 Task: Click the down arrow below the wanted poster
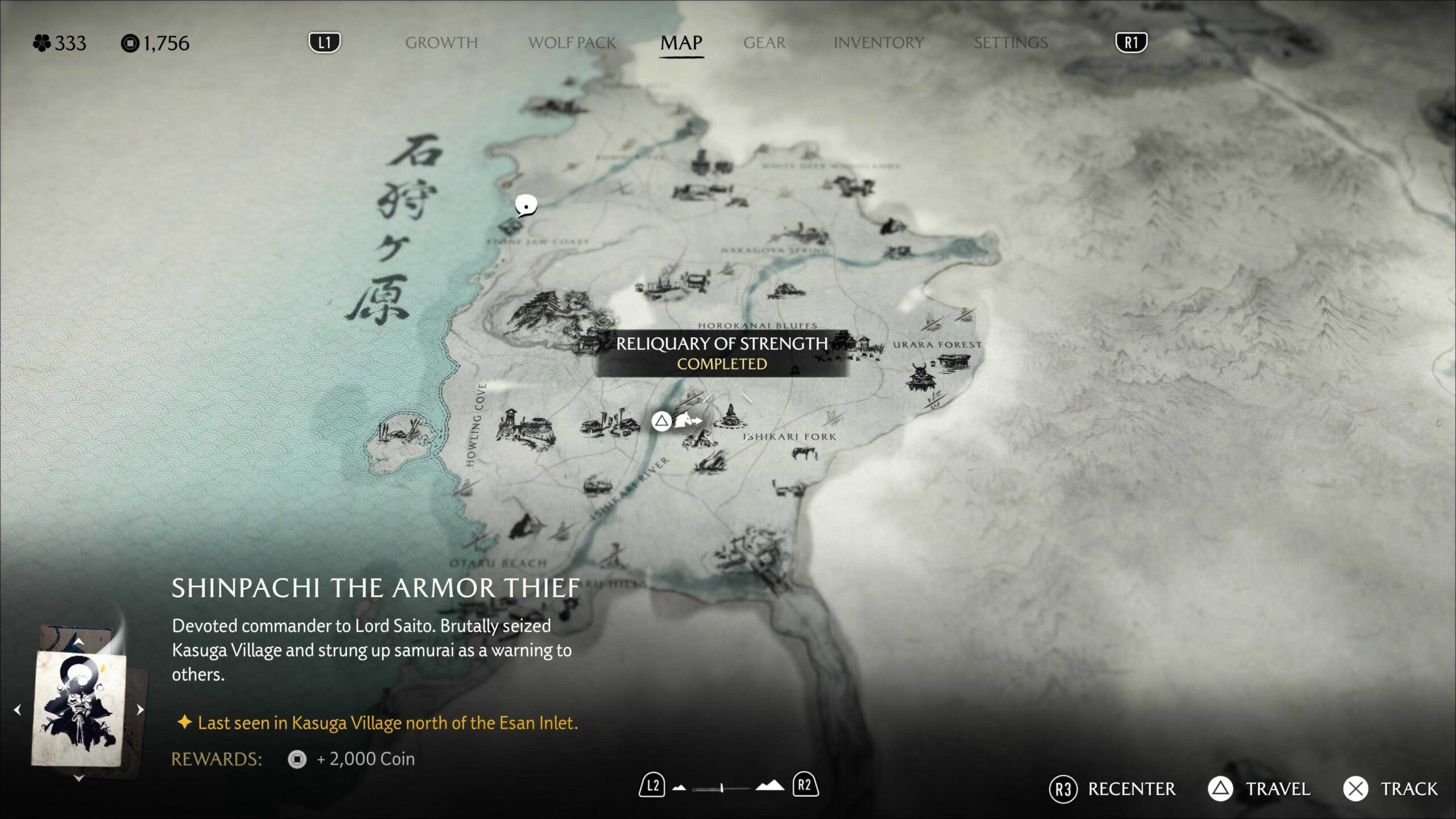pyautogui.click(x=79, y=778)
